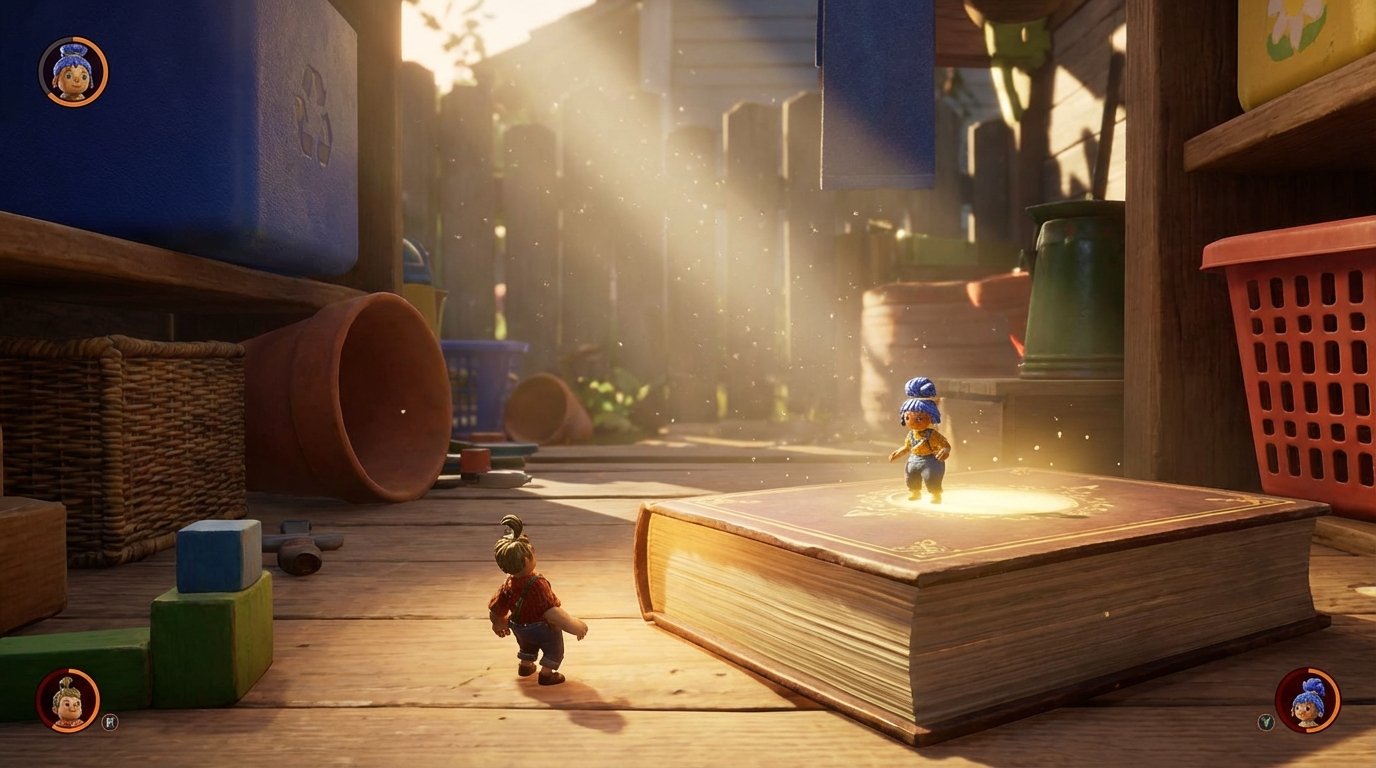1376x768 pixels.
Task: Select the red-shirted character walking toward the book
Action: [527, 600]
